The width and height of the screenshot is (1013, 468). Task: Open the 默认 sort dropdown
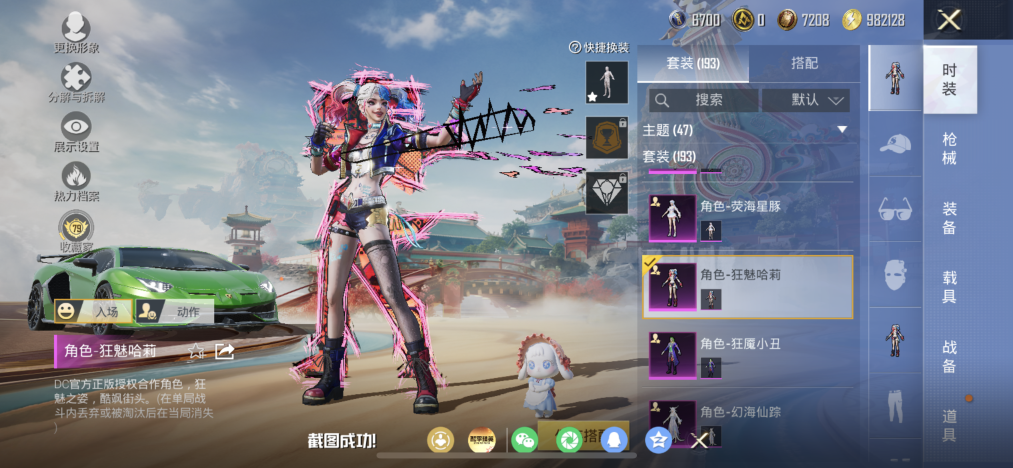(805, 100)
